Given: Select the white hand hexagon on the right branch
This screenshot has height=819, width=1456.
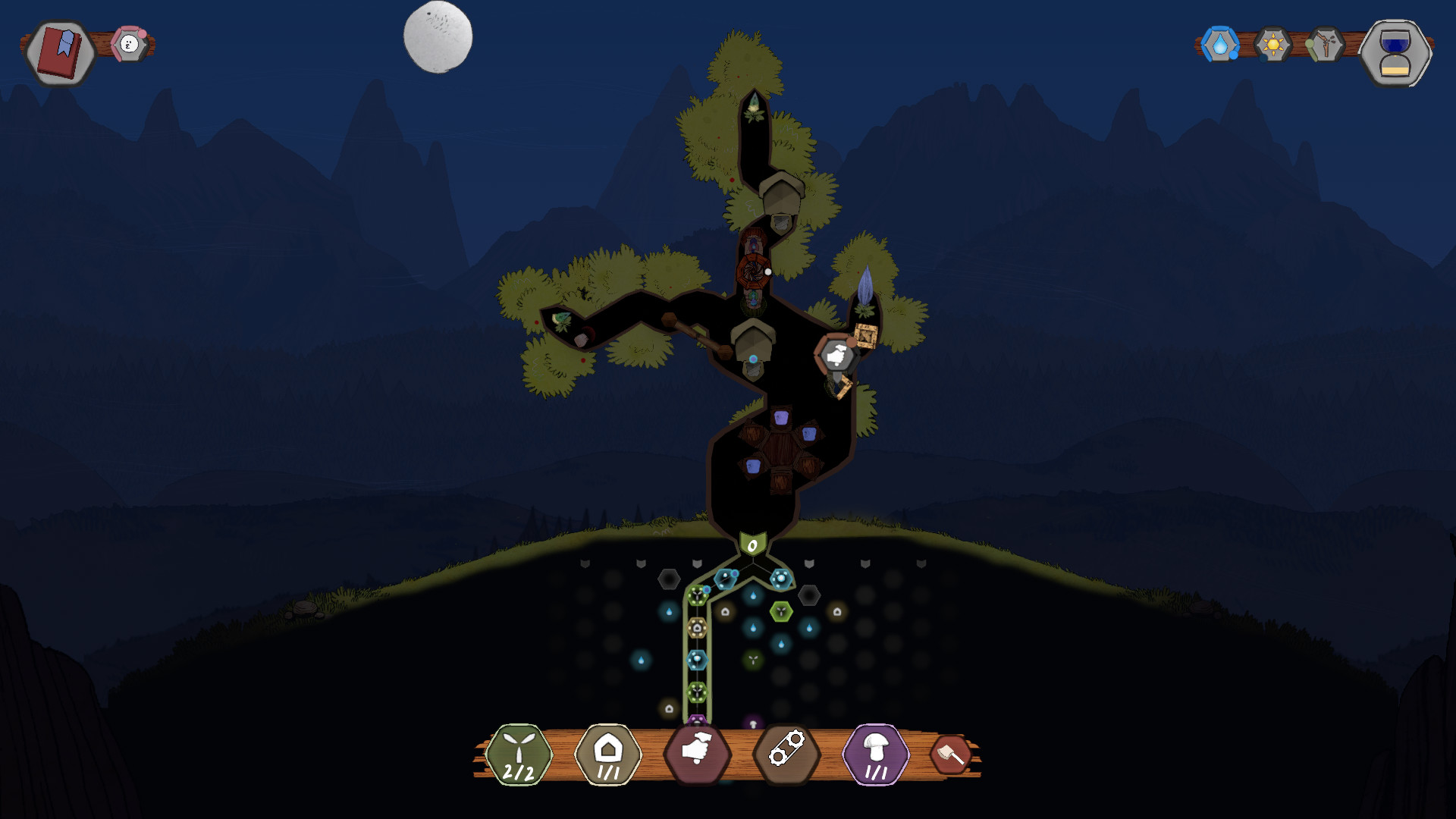Looking at the screenshot, I should [x=836, y=355].
